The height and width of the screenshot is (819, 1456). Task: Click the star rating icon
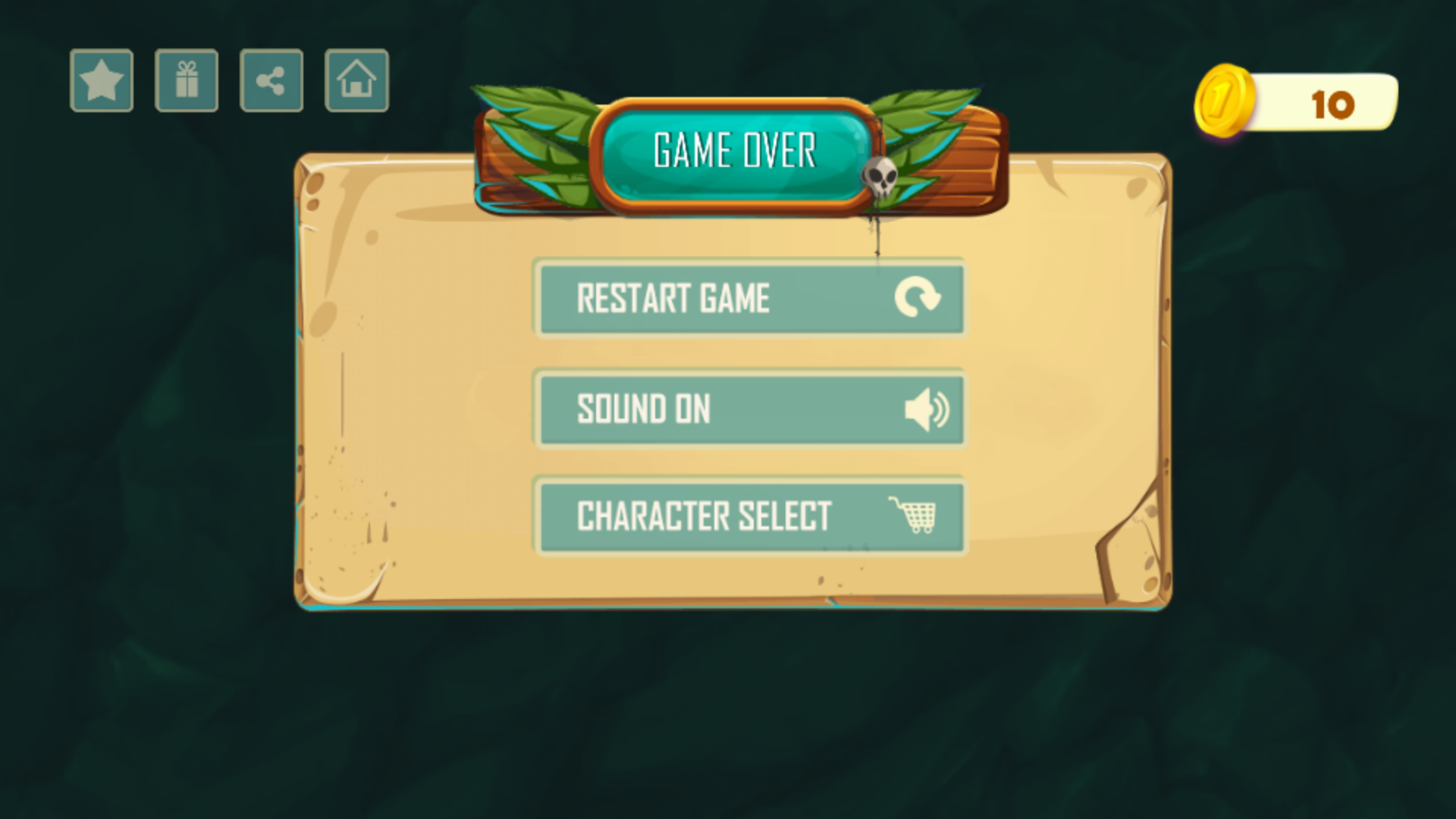(x=102, y=80)
